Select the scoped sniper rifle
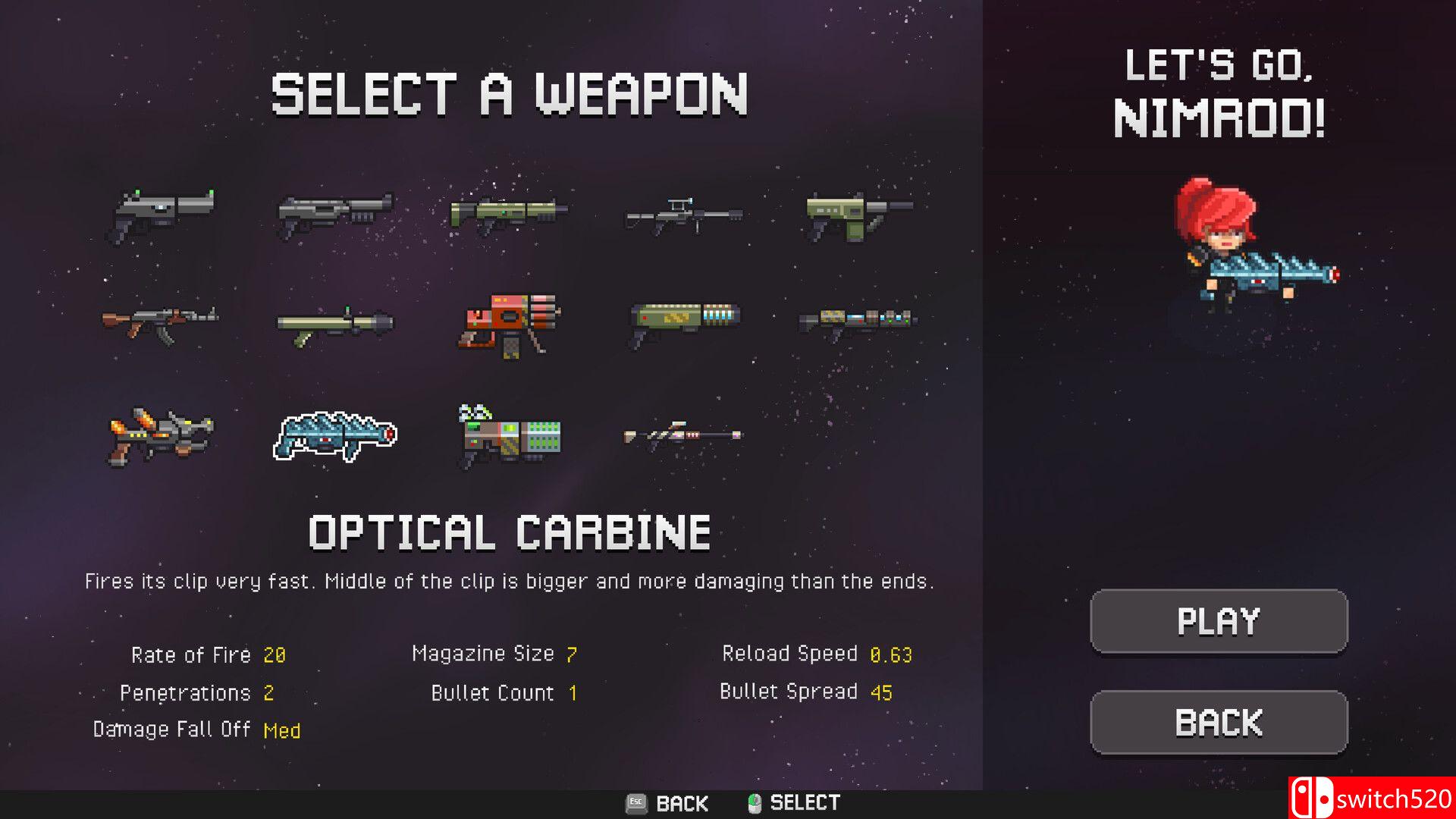Image resolution: width=1456 pixels, height=819 pixels. click(683, 214)
